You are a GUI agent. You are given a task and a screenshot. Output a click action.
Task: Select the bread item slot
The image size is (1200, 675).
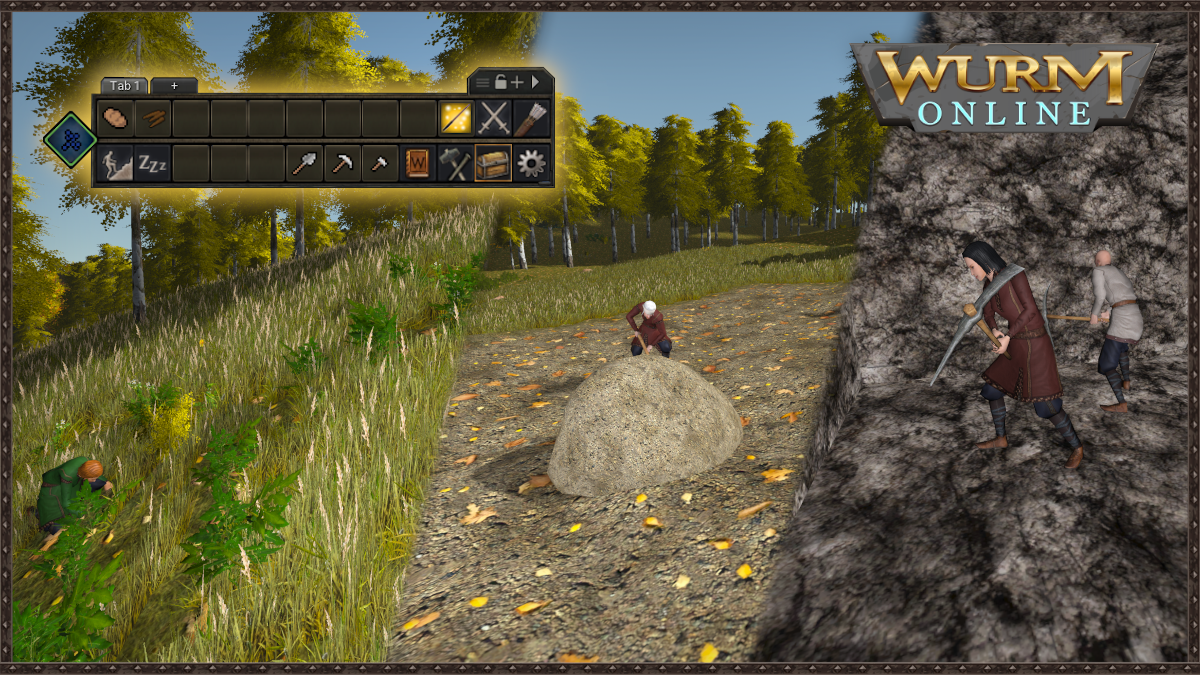coord(115,118)
